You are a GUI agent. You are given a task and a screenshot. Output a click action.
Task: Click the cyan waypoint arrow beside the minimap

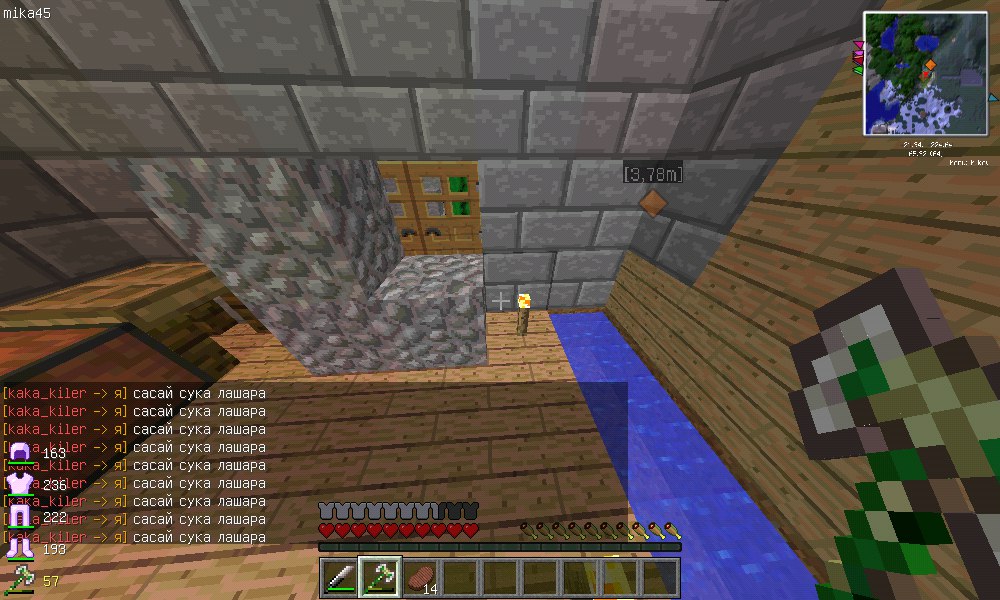point(992,98)
